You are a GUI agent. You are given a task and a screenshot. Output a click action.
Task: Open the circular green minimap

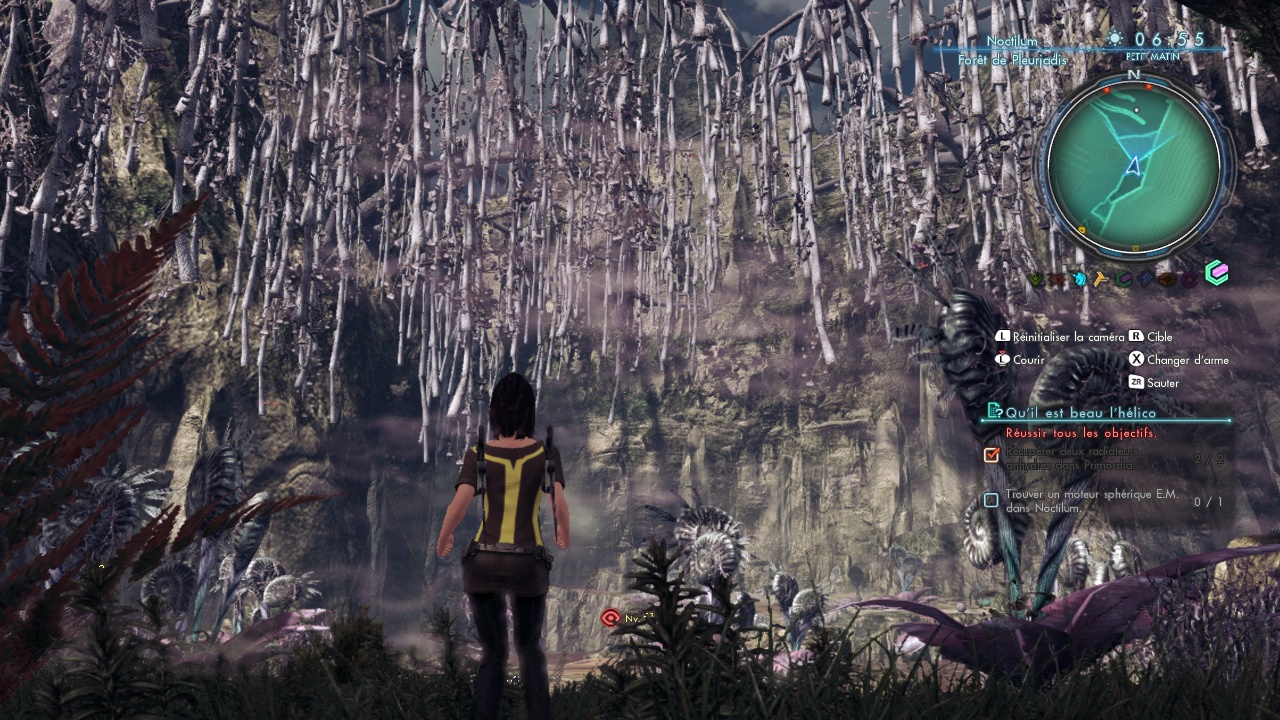click(x=1134, y=166)
